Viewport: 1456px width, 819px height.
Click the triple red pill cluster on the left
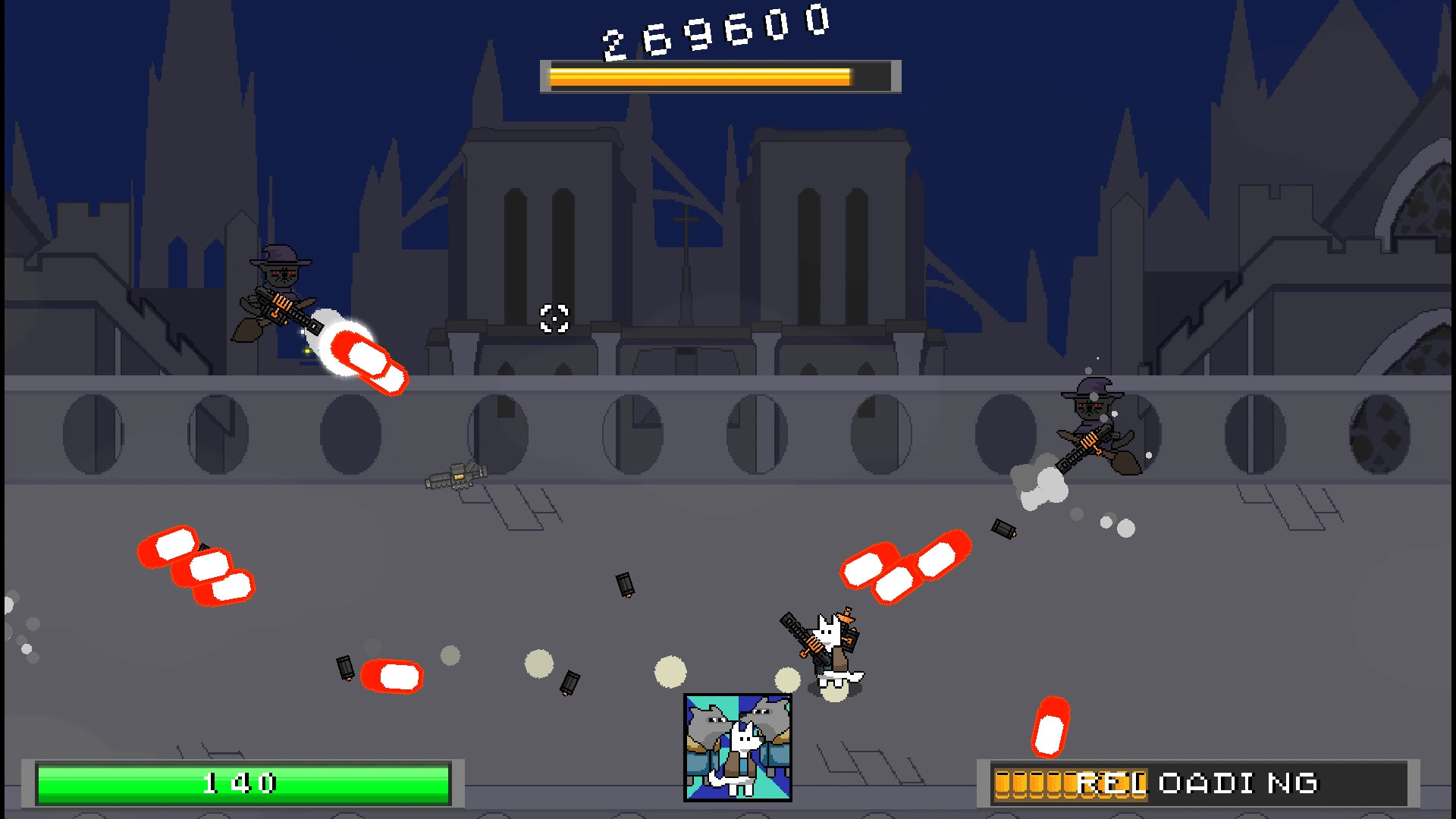[193, 565]
